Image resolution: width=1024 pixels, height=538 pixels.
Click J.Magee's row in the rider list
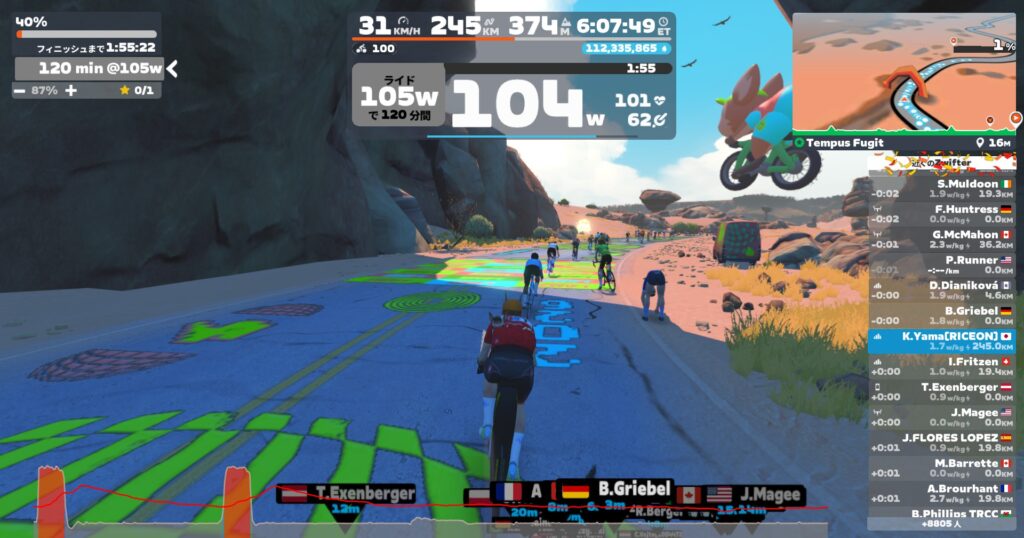click(941, 417)
